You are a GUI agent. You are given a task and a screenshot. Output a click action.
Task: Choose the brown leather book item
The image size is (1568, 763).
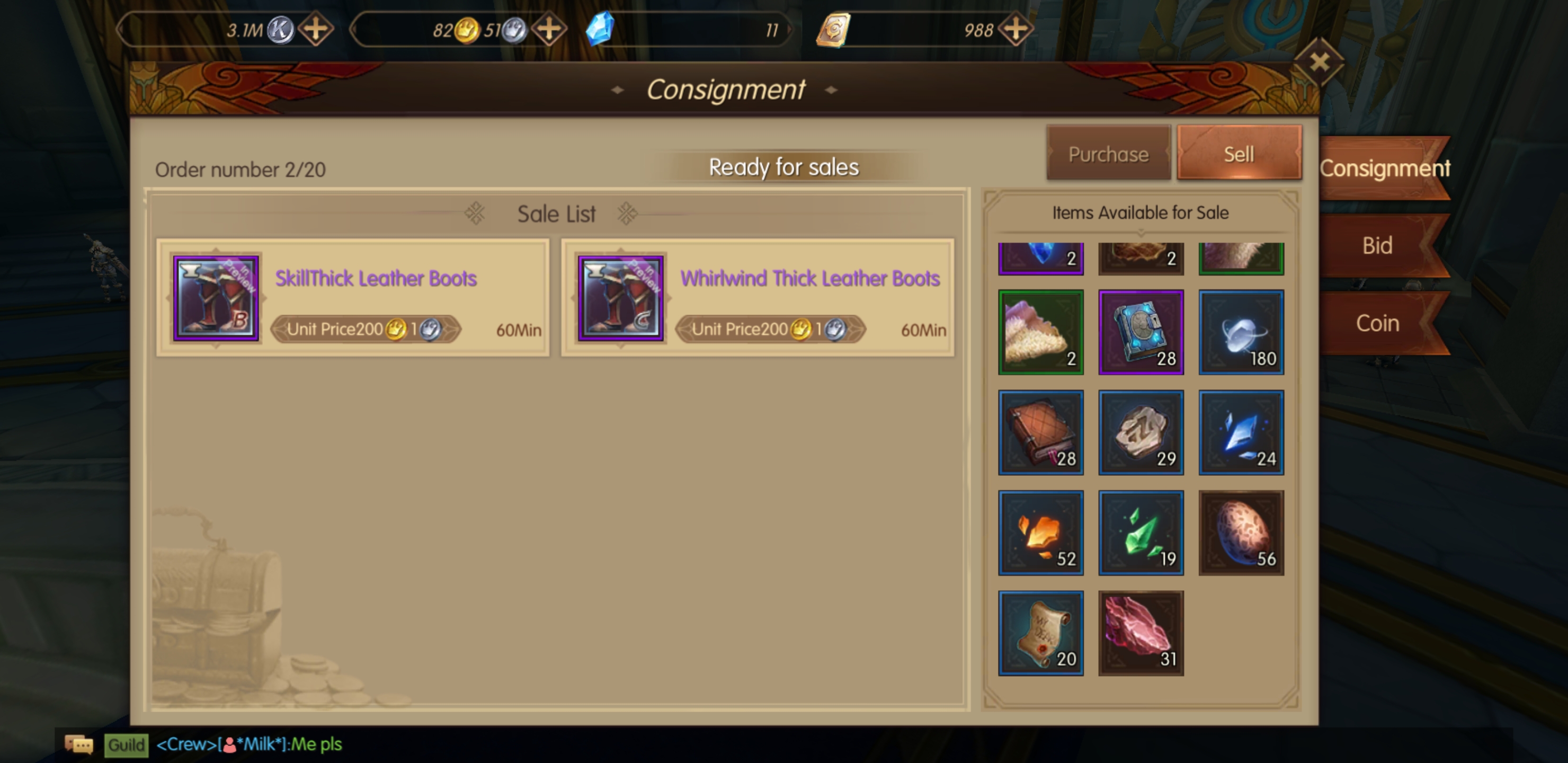1041,432
